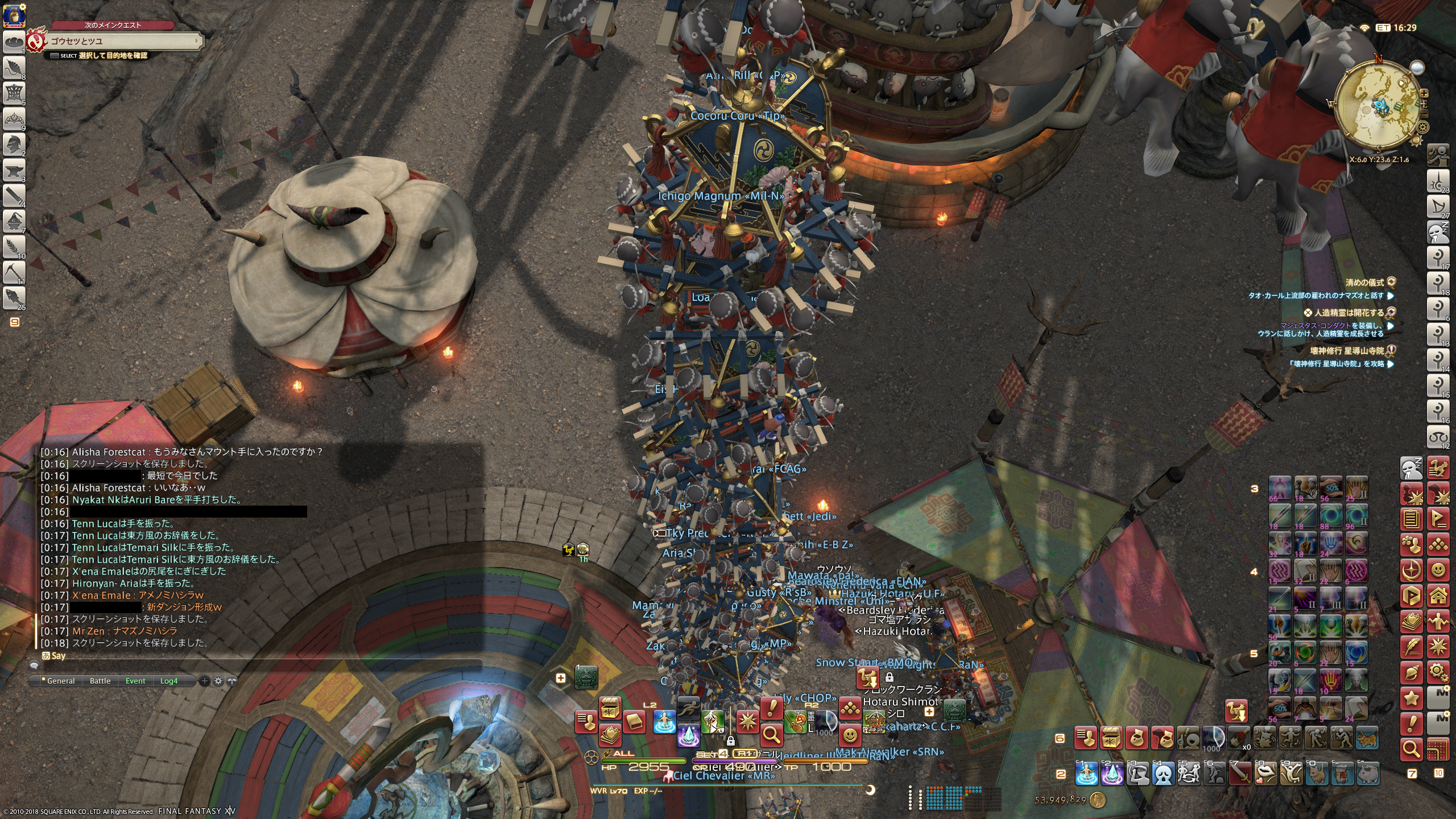The image size is (1456, 819).
Task: Open system configuration double-gear icon
Action: click(1438, 673)
